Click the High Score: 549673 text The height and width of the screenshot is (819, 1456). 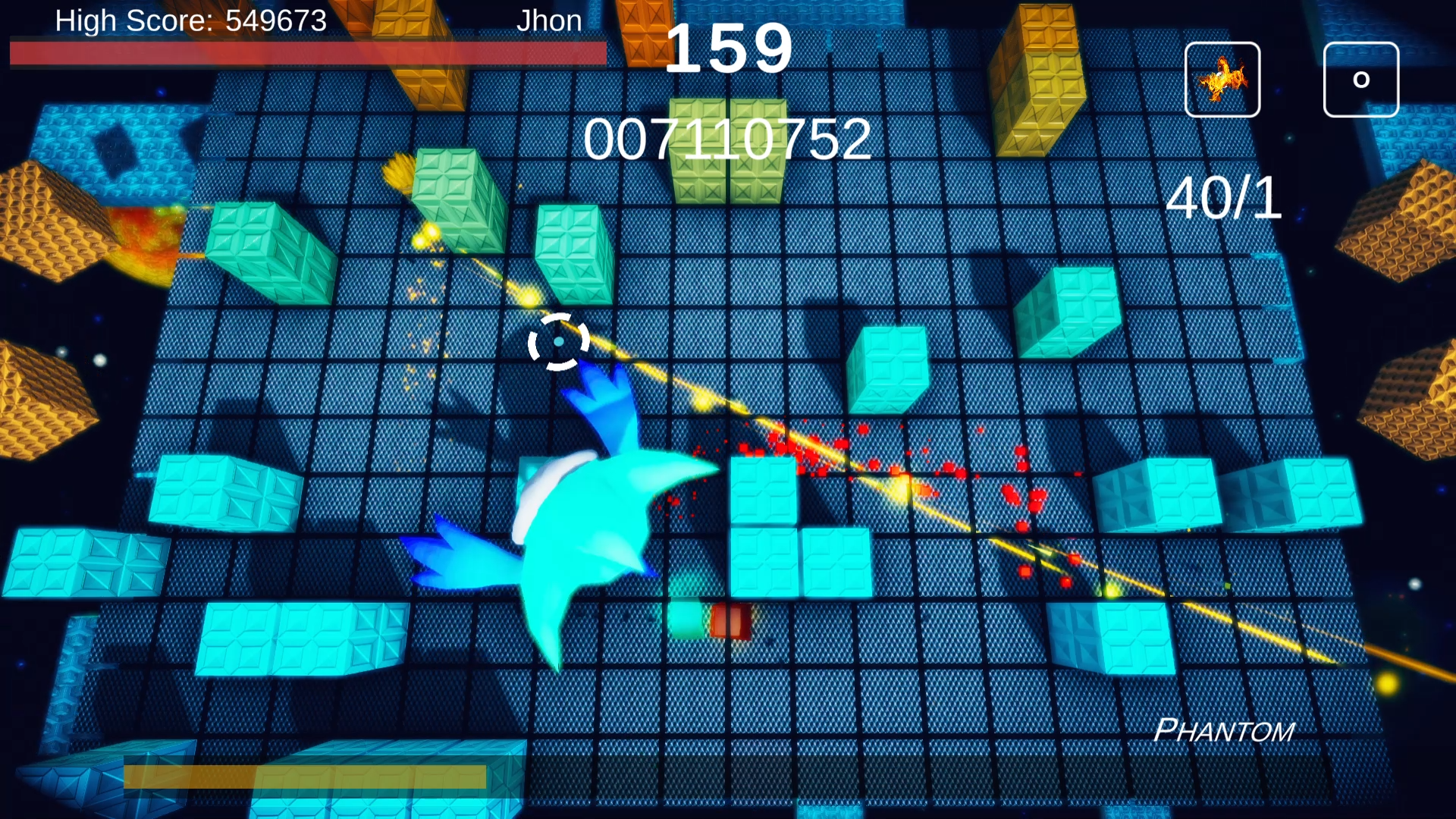[x=191, y=20]
